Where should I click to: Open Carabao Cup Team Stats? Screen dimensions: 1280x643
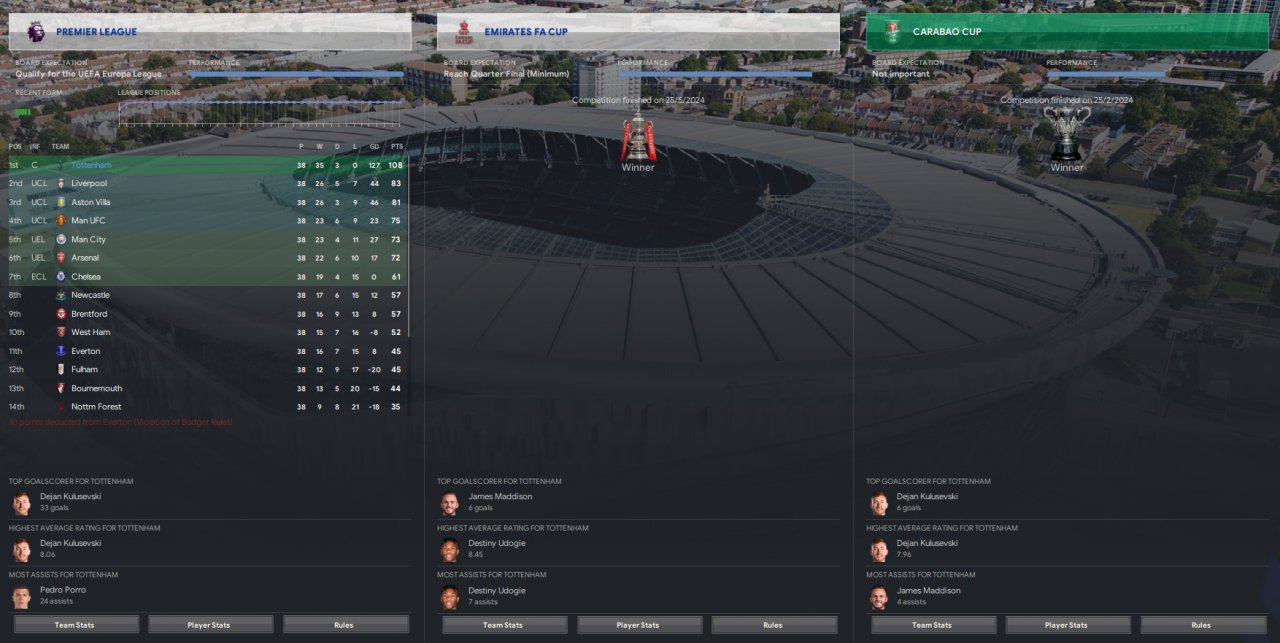(932, 625)
